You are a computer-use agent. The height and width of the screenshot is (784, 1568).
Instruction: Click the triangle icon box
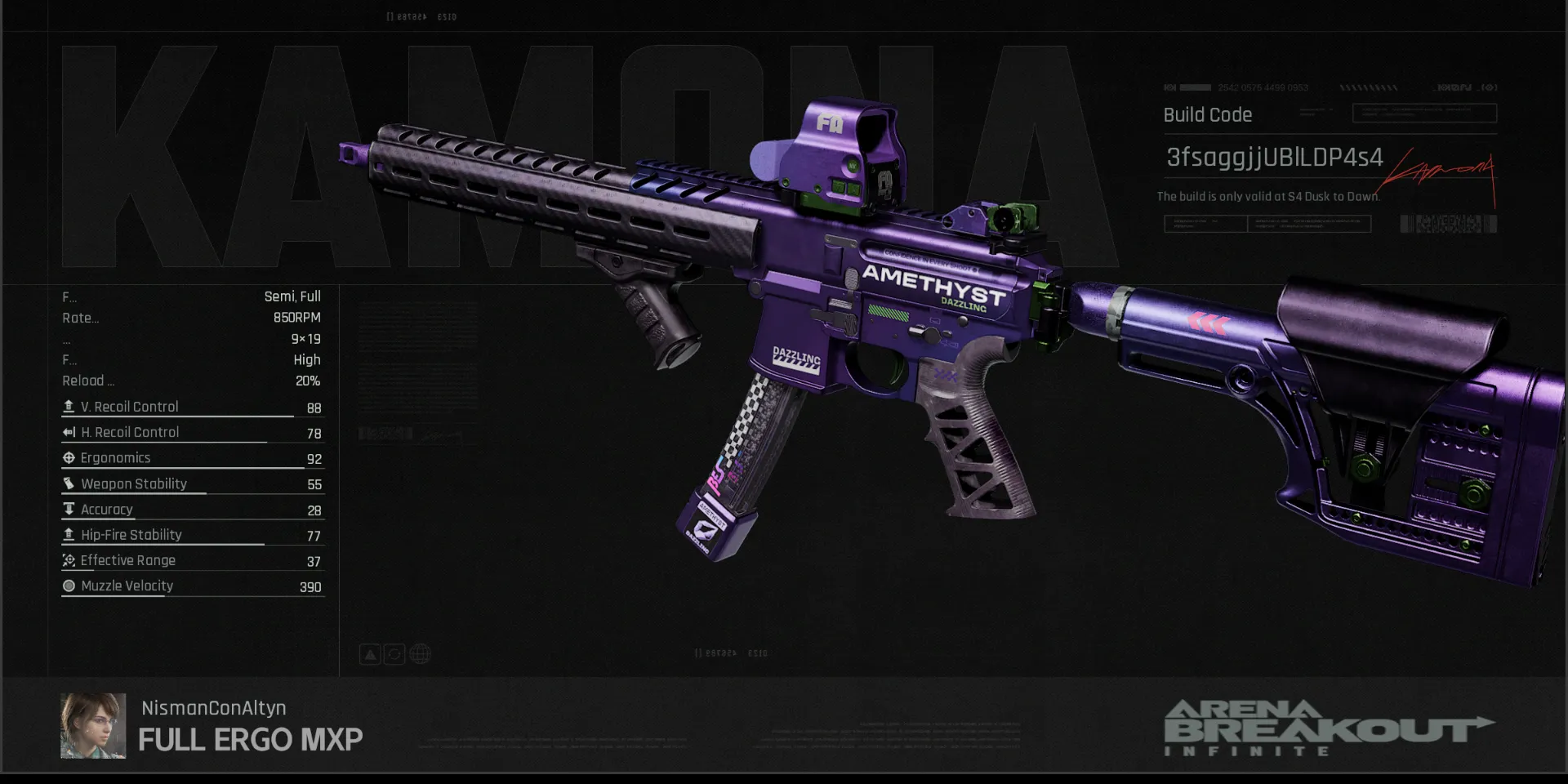click(370, 654)
